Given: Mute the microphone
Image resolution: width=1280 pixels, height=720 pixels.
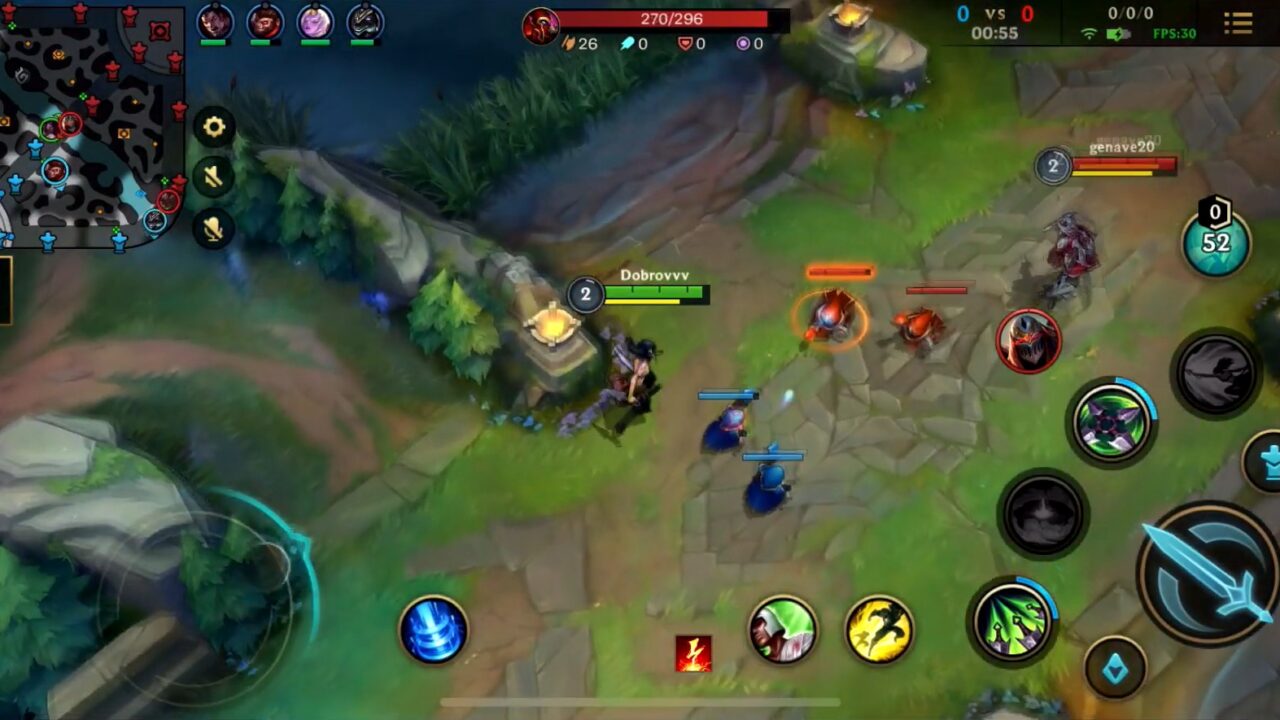Looking at the screenshot, I should 213,228.
